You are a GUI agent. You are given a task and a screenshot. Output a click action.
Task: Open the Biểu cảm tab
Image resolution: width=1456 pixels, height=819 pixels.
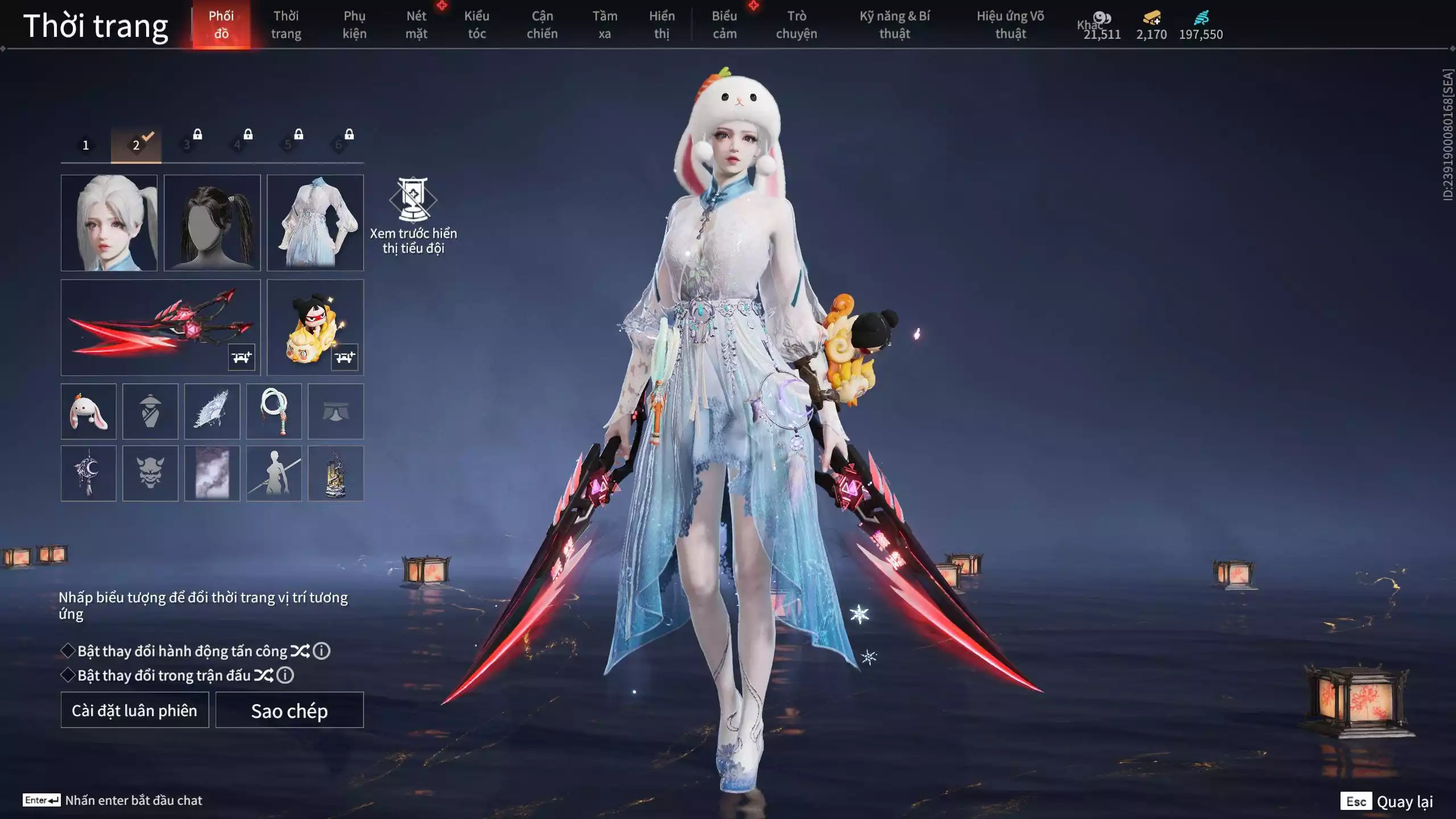[725, 24]
